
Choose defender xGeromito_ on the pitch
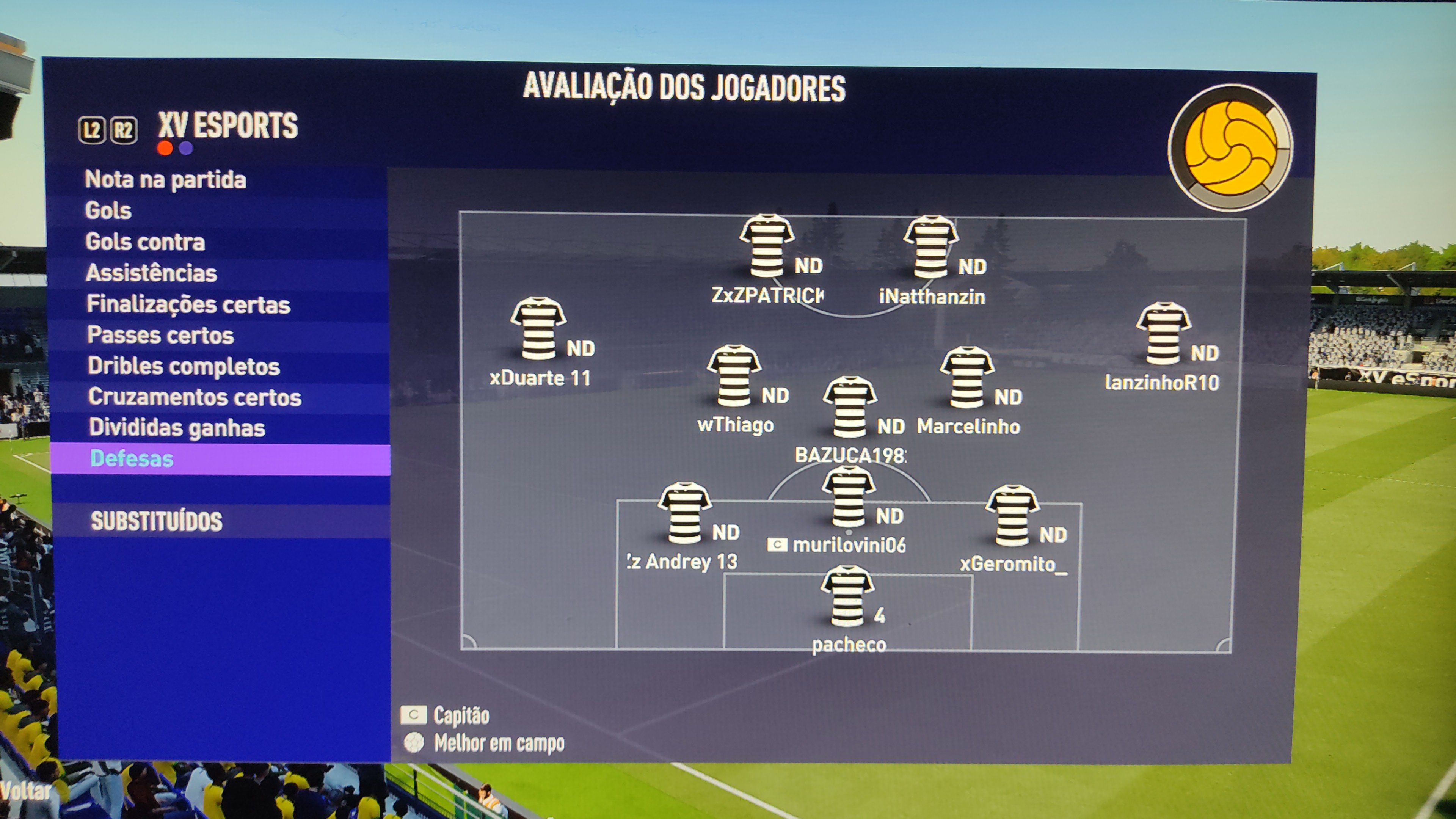pos(1012,515)
